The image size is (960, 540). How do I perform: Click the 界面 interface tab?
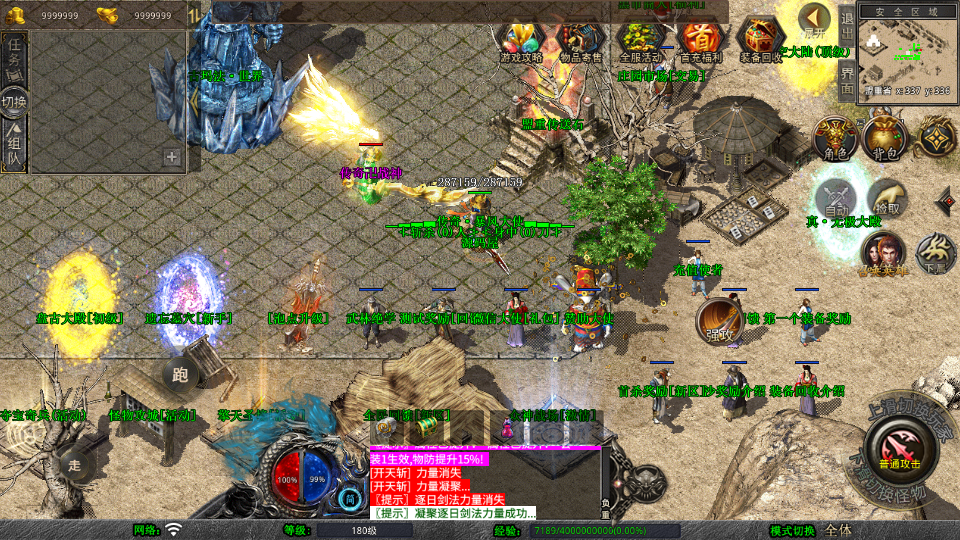click(x=847, y=78)
